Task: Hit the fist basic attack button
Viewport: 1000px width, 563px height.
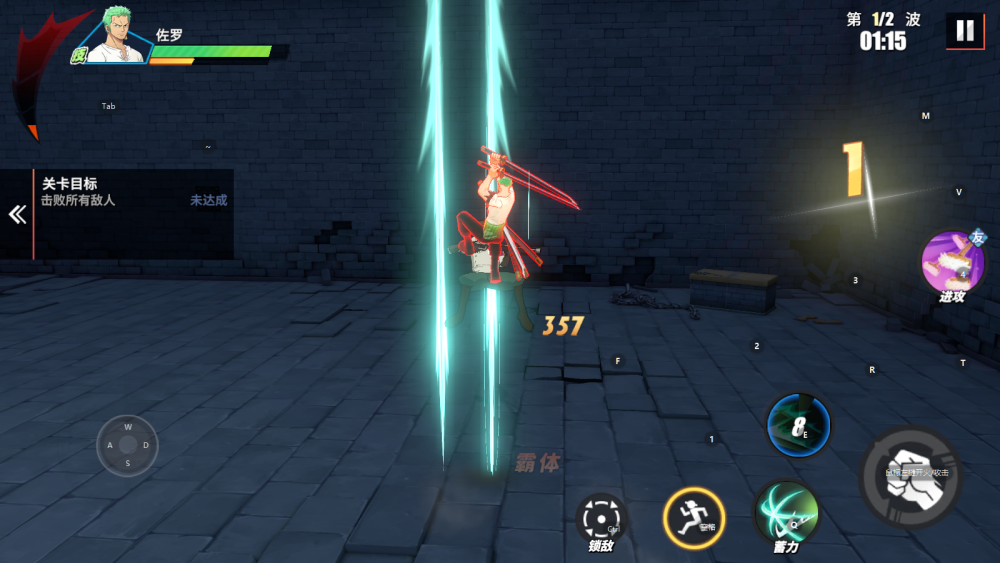Action: (x=910, y=477)
